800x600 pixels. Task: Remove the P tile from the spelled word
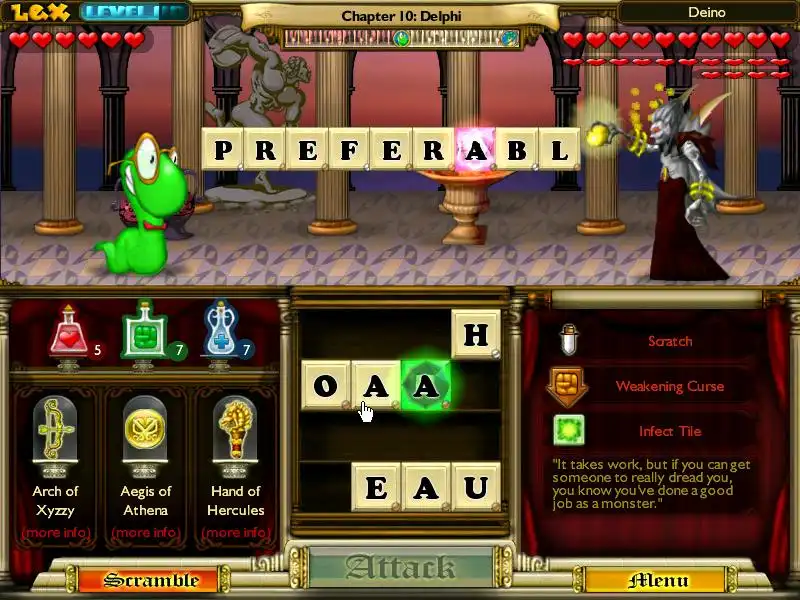tap(223, 152)
